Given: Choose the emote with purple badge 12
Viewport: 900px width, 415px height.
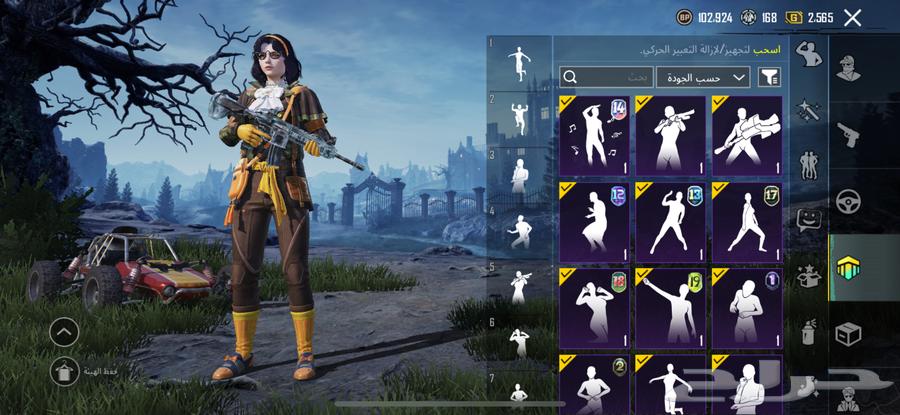Looking at the screenshot, I should pyautogui.click(x=595, y=220).
